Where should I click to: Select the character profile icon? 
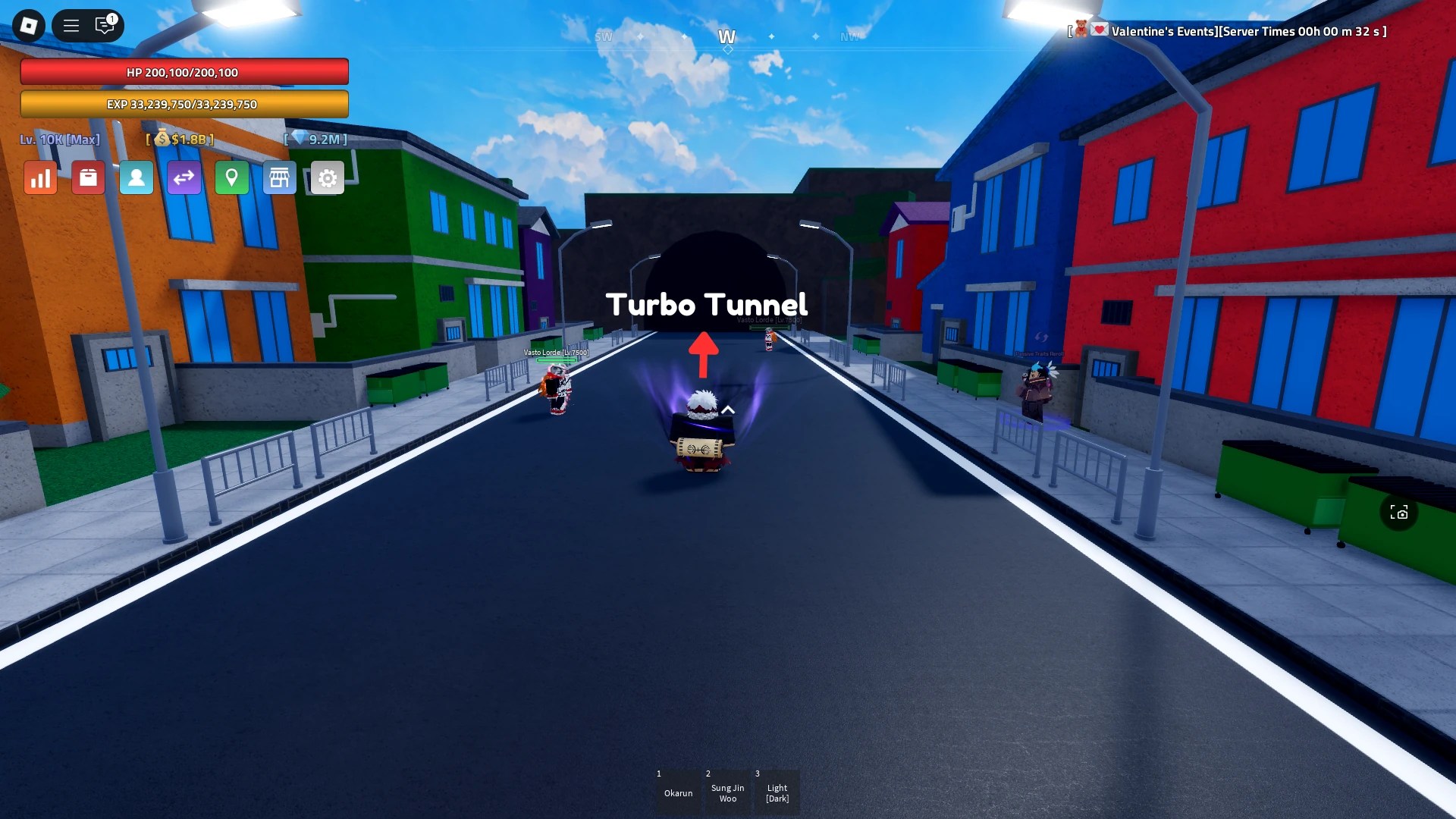(x=136, y=177)
